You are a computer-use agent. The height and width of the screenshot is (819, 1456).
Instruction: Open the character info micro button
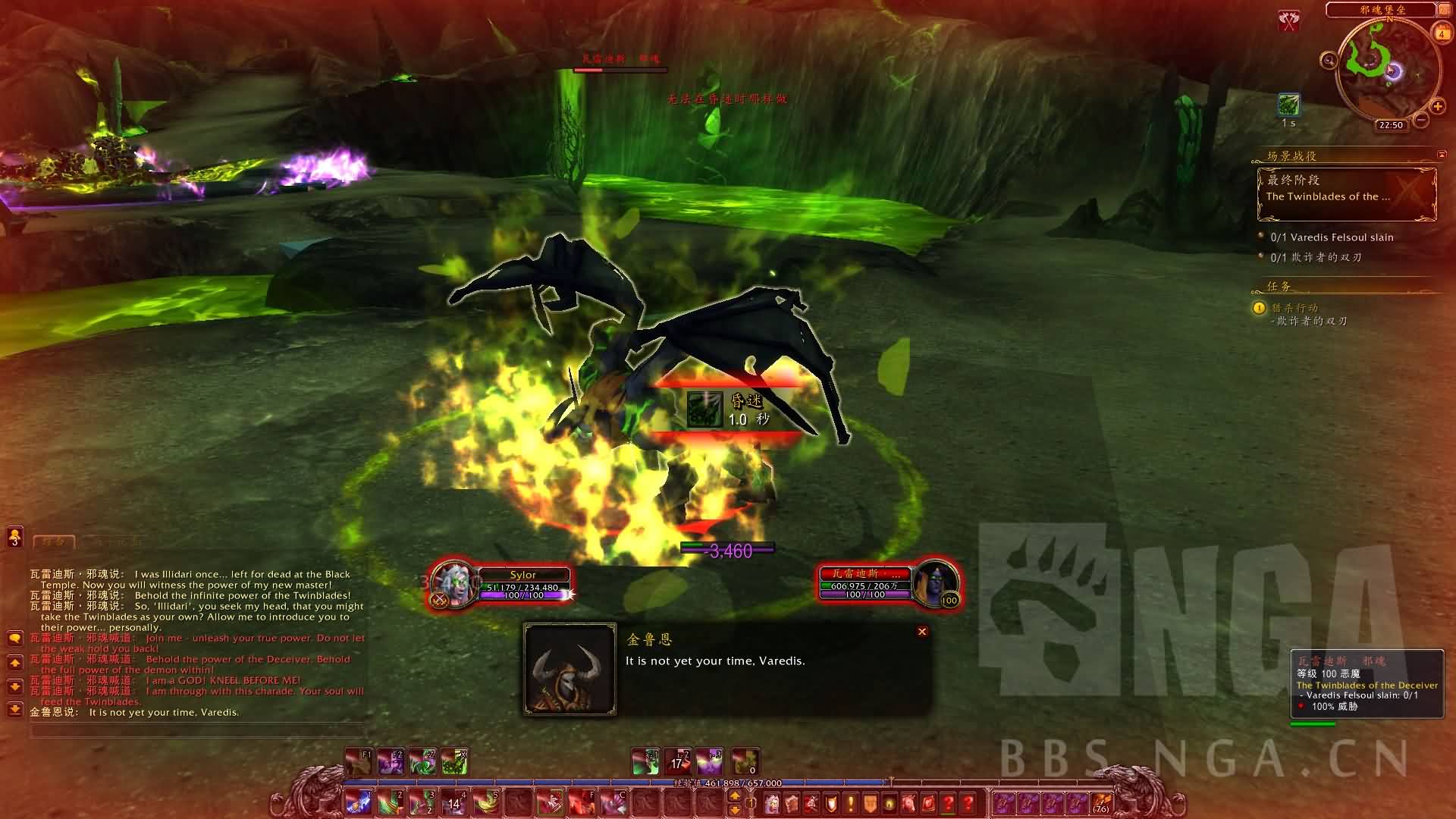coord(772,802)
